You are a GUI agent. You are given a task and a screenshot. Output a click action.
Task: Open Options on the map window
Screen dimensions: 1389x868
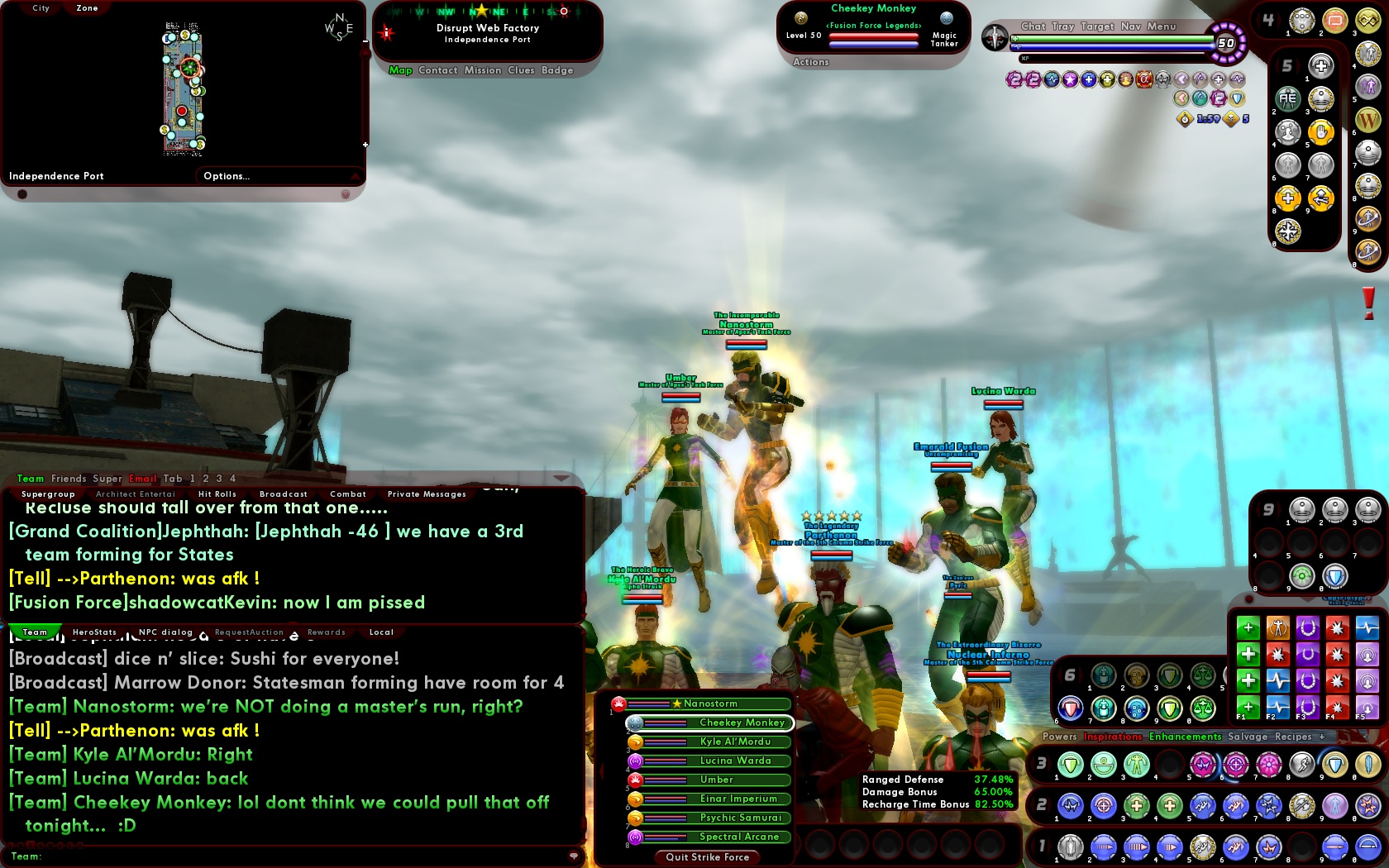point(227,175)
